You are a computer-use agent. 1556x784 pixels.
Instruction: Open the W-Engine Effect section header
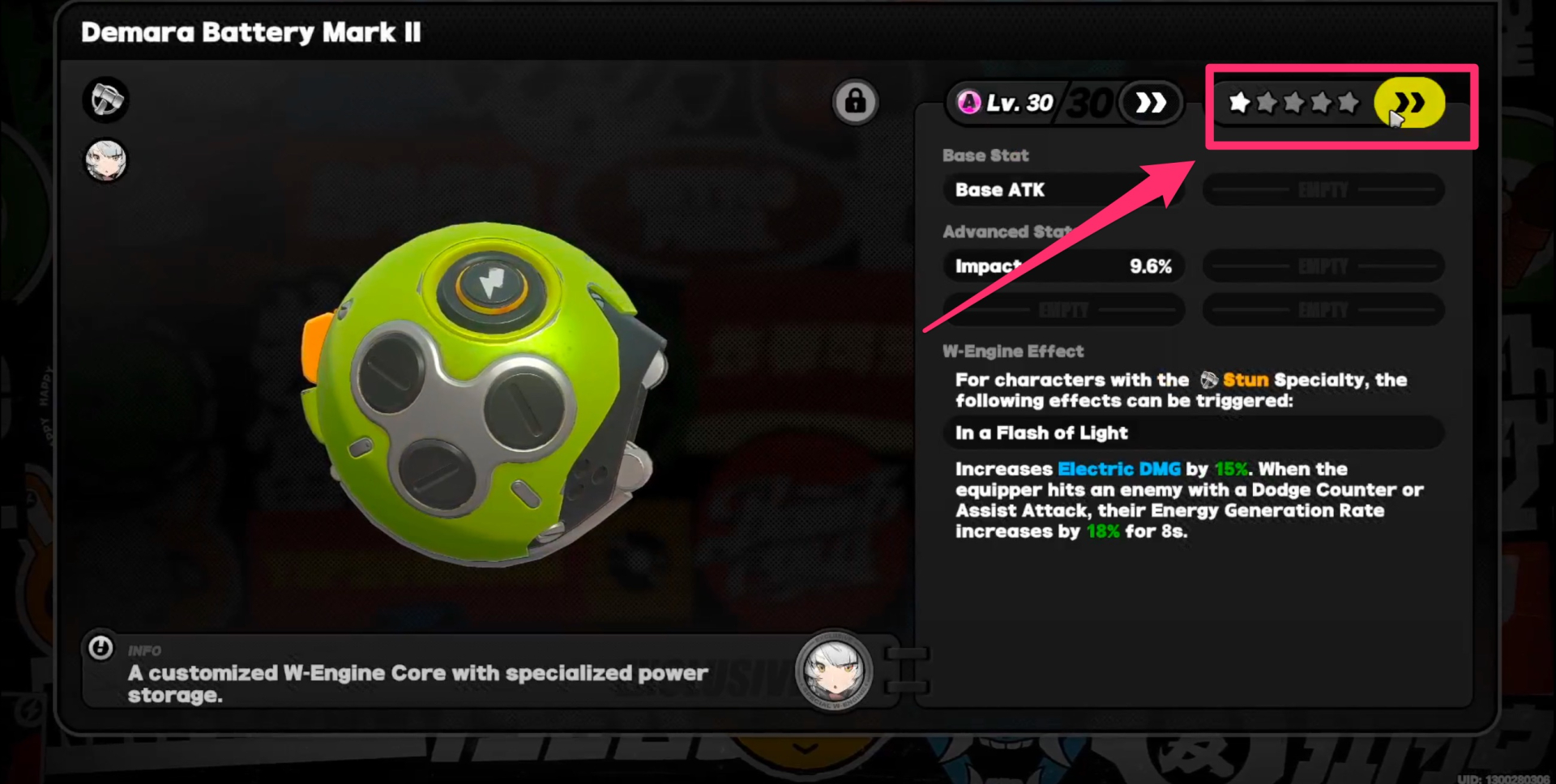click(1015, 351)
